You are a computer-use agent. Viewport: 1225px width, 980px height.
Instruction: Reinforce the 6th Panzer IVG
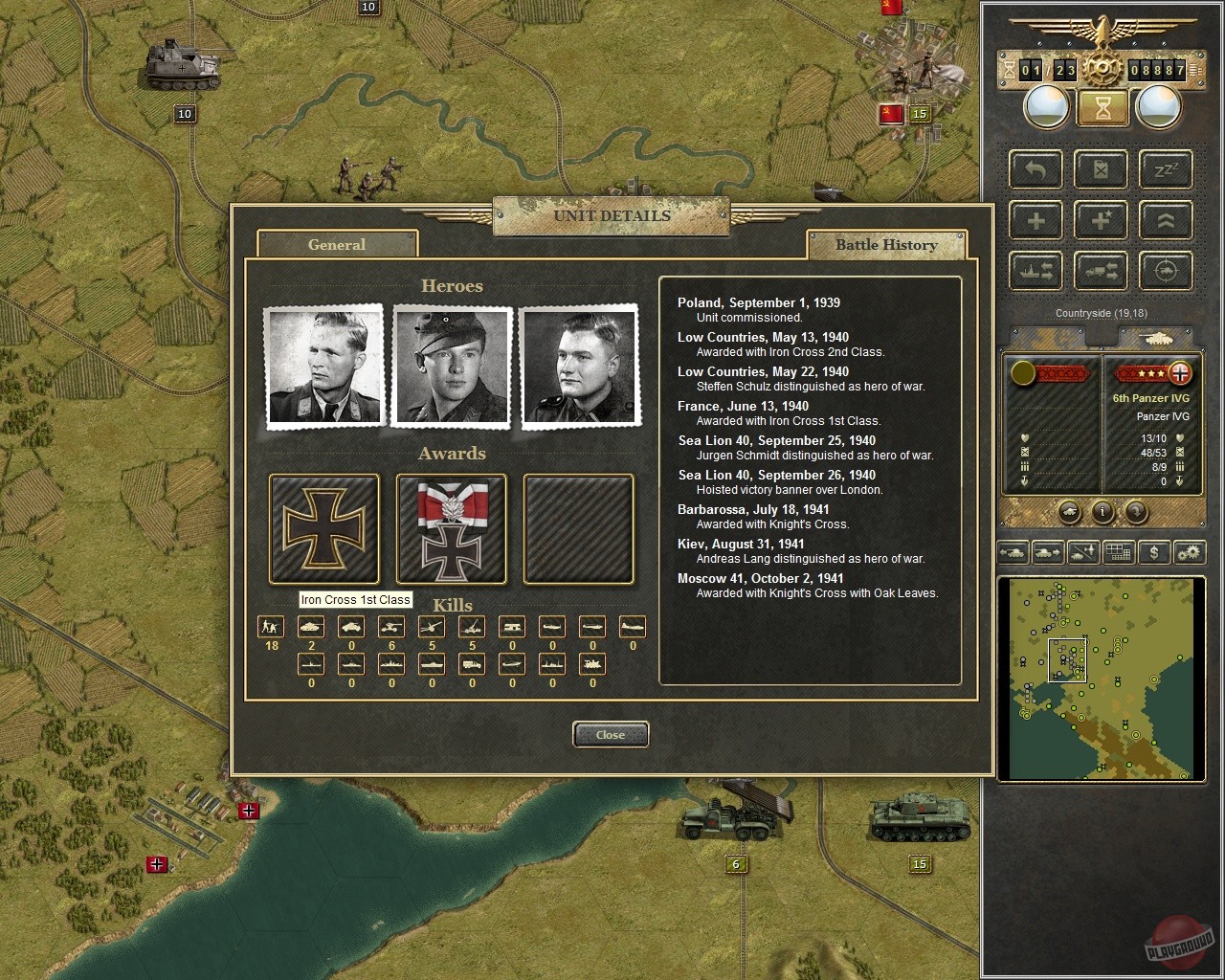1035,220
